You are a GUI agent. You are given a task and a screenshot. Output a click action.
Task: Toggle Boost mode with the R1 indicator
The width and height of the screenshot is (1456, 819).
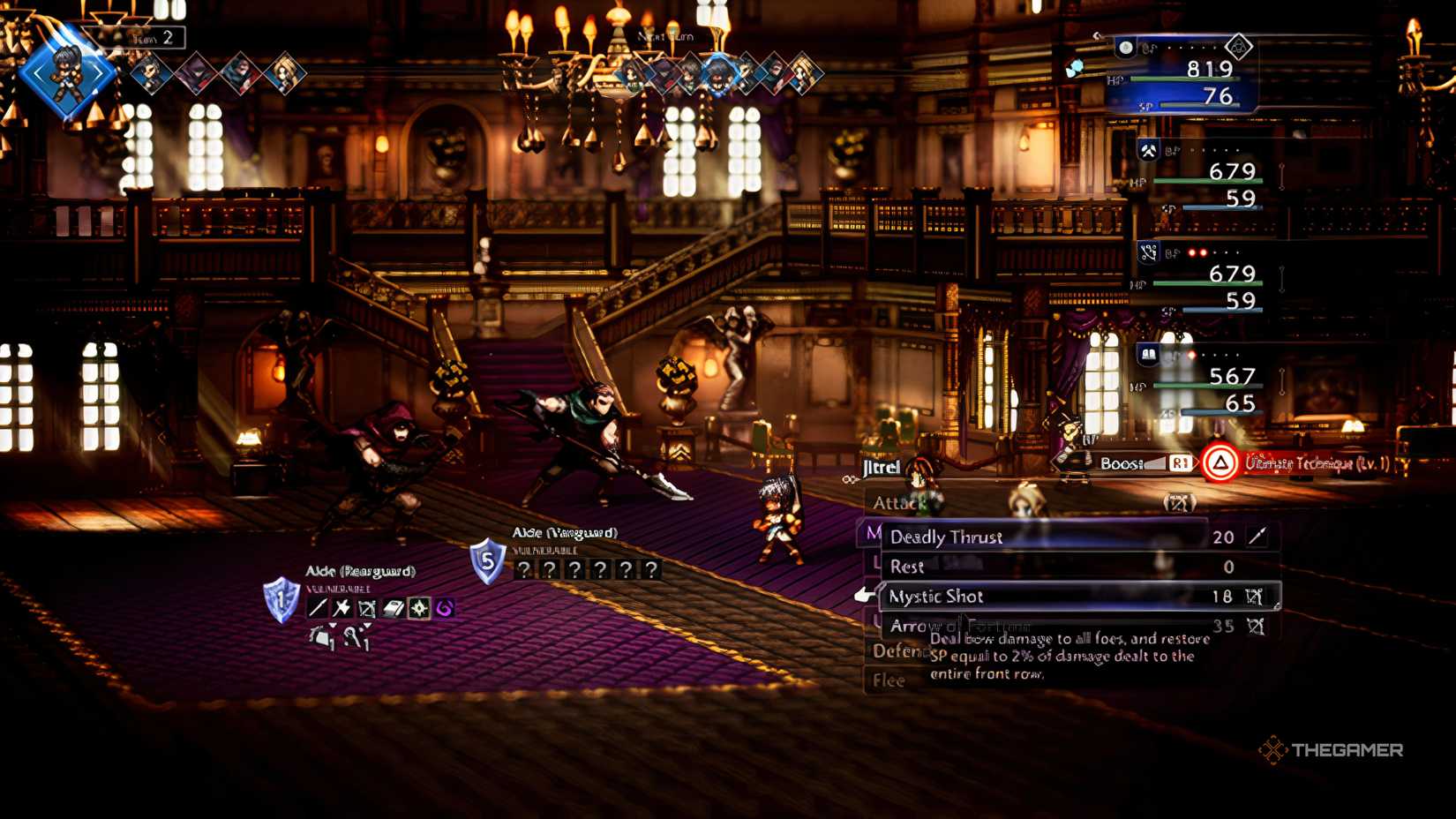1182,462
